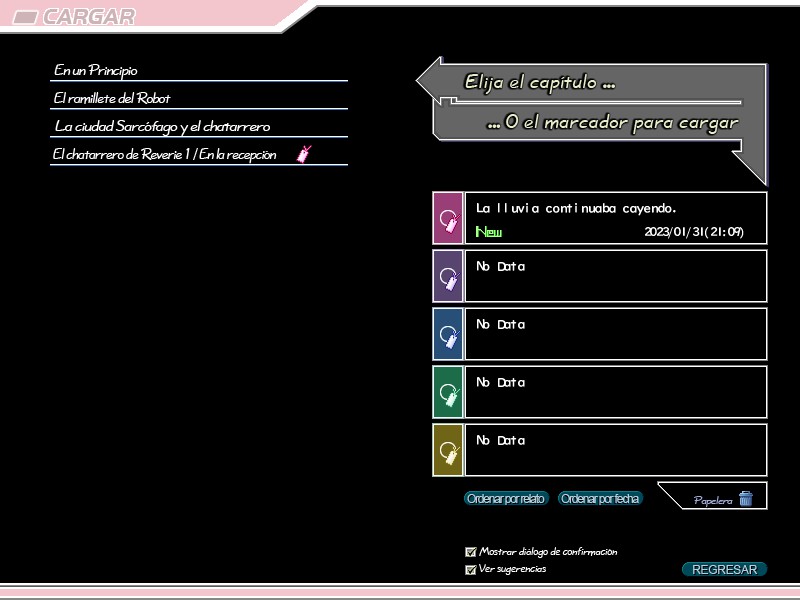The width and height of the screenshot is (800, 600).
Task: Open 'La ciudad Sarcófago y el chatarrero' chapter
Action: [163, 127]
